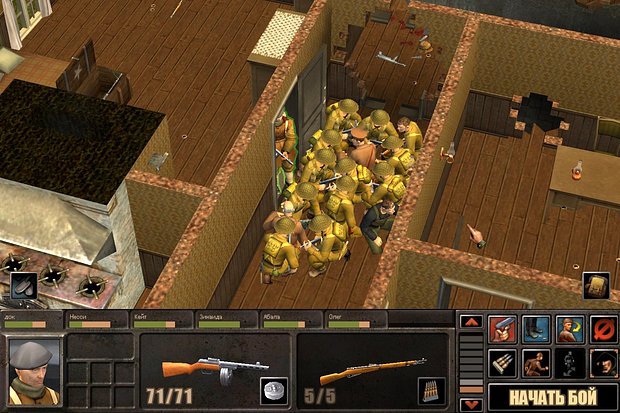Screen dimensions: 620x413
Task: Click the soldier with yellow arrow icon
Action: coord(570,329)
